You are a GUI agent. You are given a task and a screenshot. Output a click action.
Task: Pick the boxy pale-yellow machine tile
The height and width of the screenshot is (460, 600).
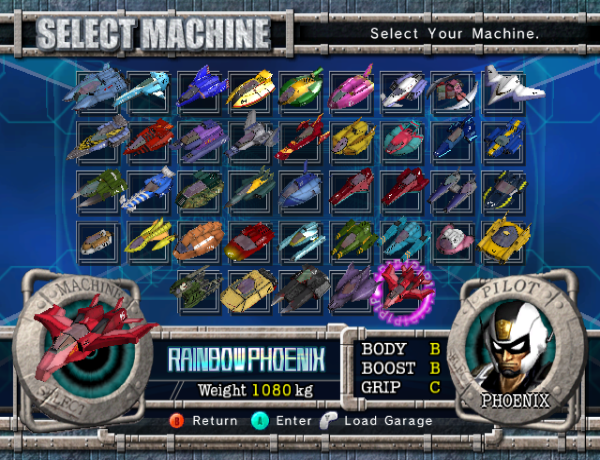coord(248,288)
